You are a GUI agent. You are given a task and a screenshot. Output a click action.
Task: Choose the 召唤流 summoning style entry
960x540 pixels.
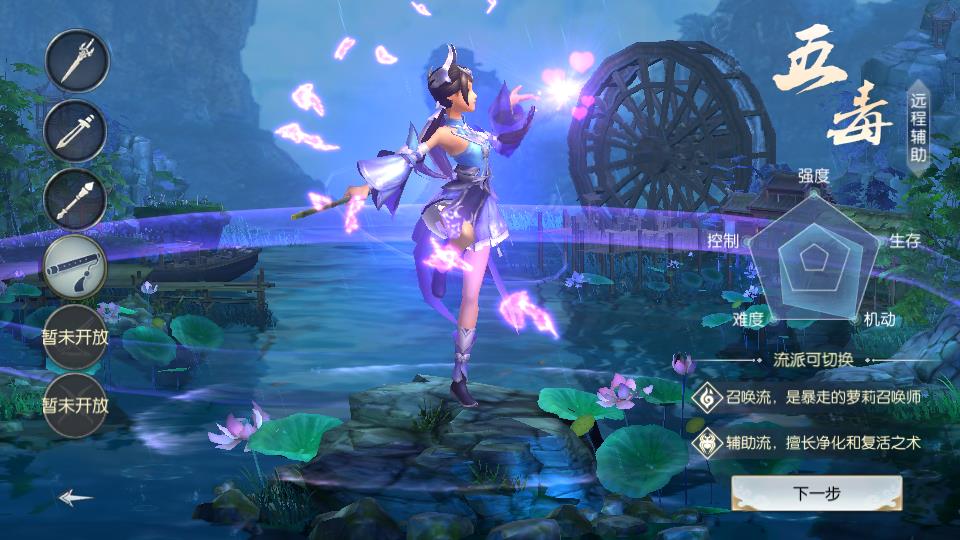(808, 397)
